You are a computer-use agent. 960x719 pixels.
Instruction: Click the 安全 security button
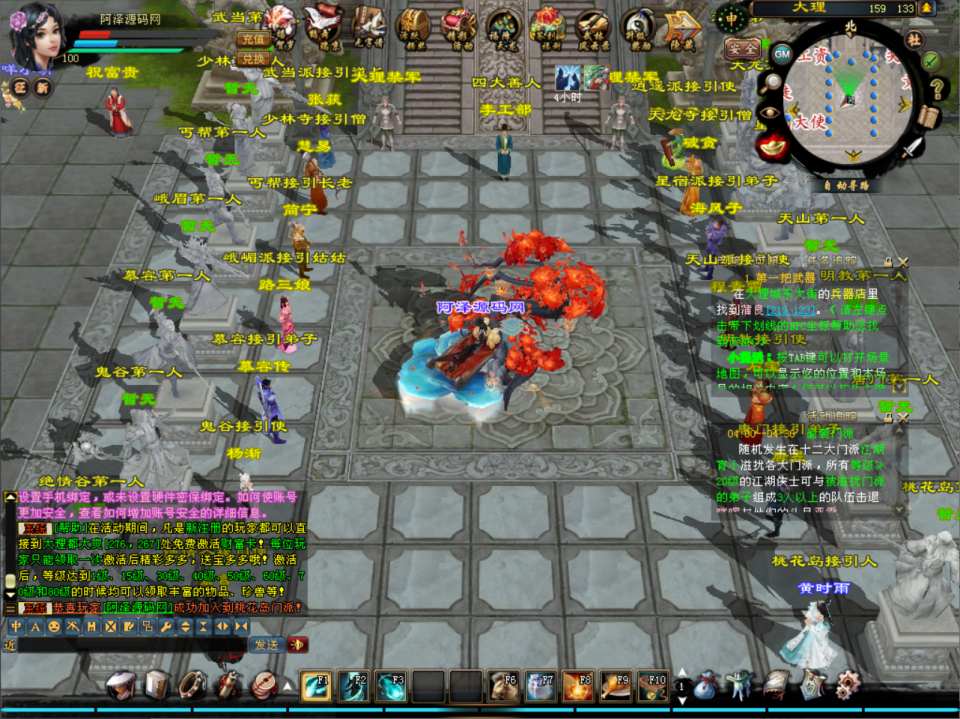click(741, 48)
